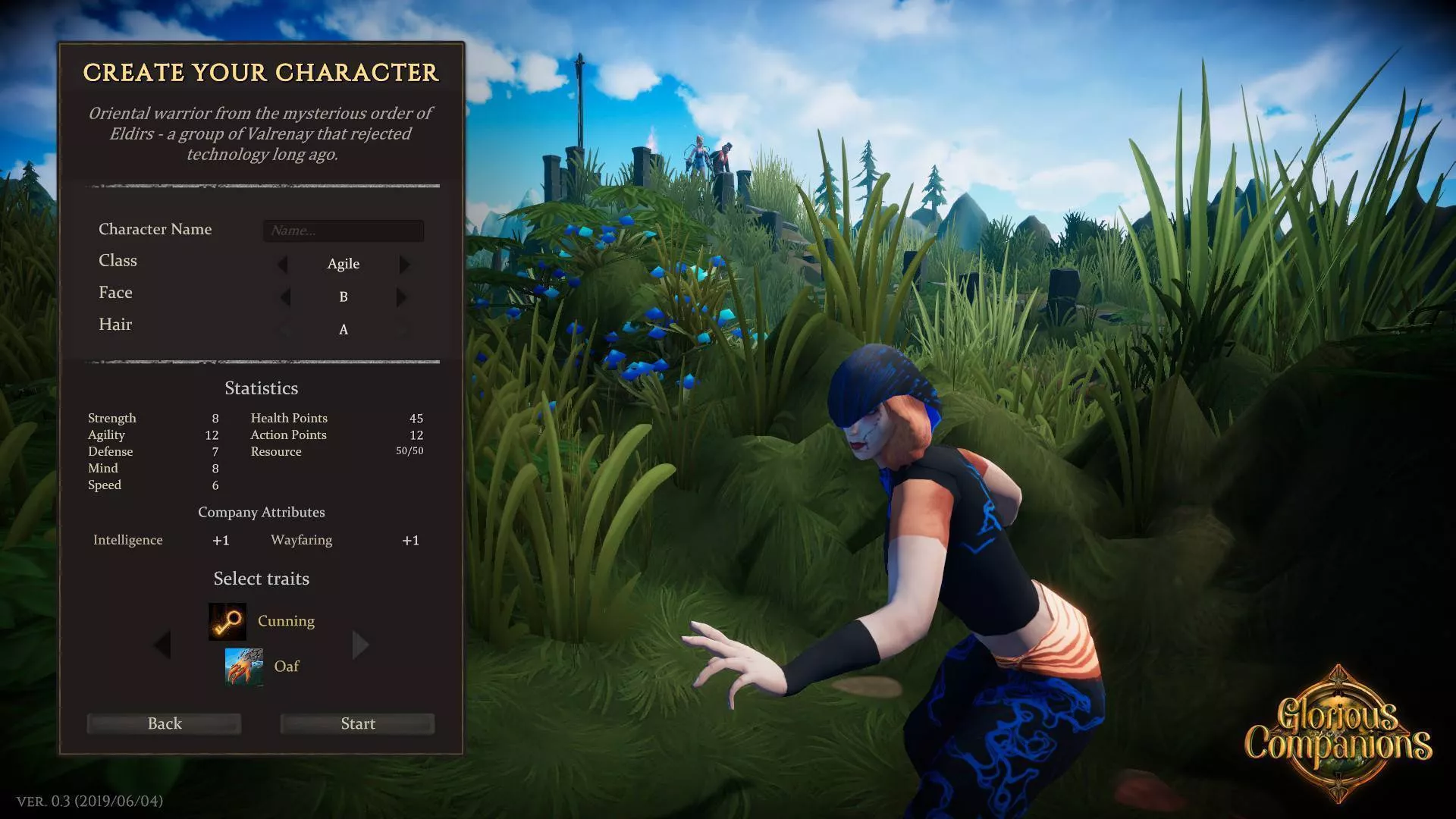Select the Oaf trait icon

click(244, 667)
